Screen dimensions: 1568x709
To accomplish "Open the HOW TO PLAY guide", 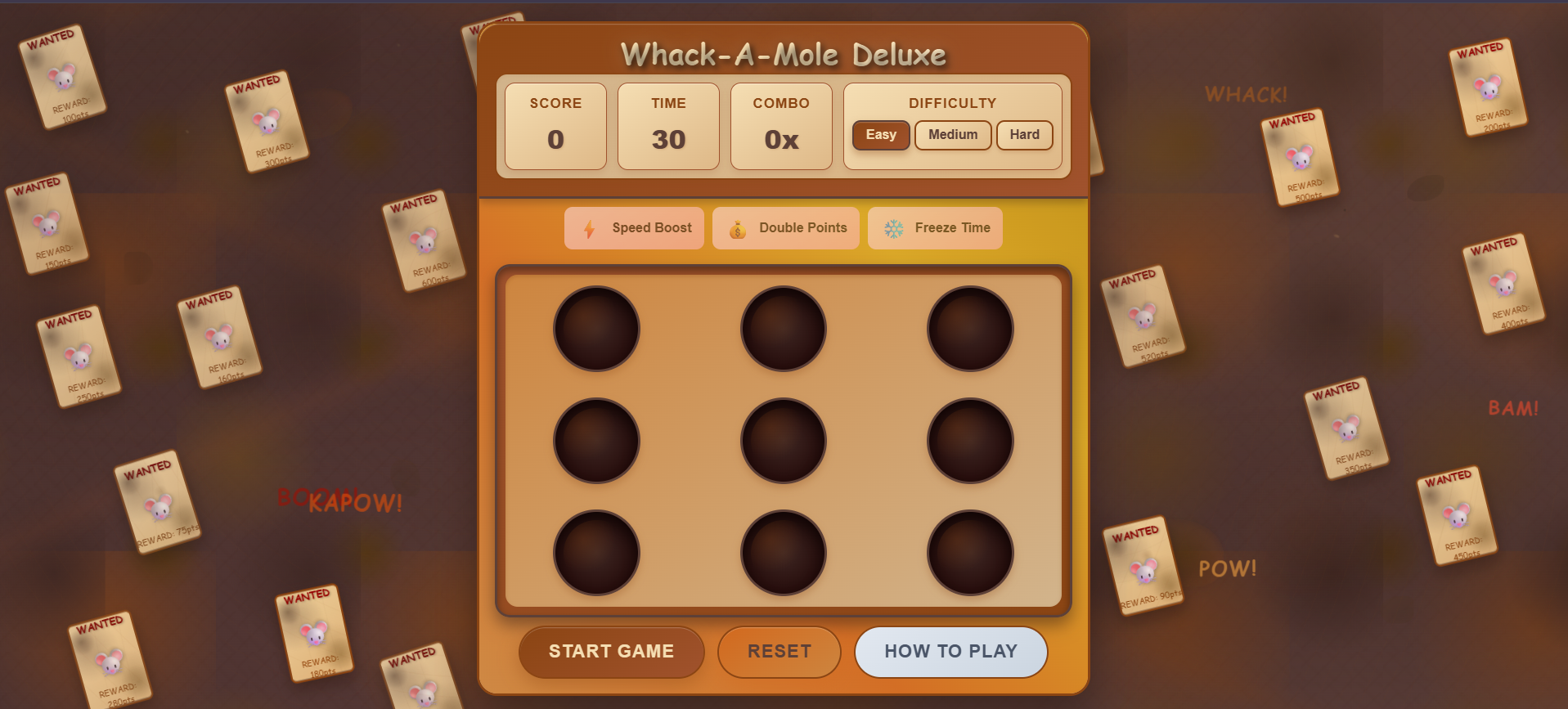I will click(950, 651).
